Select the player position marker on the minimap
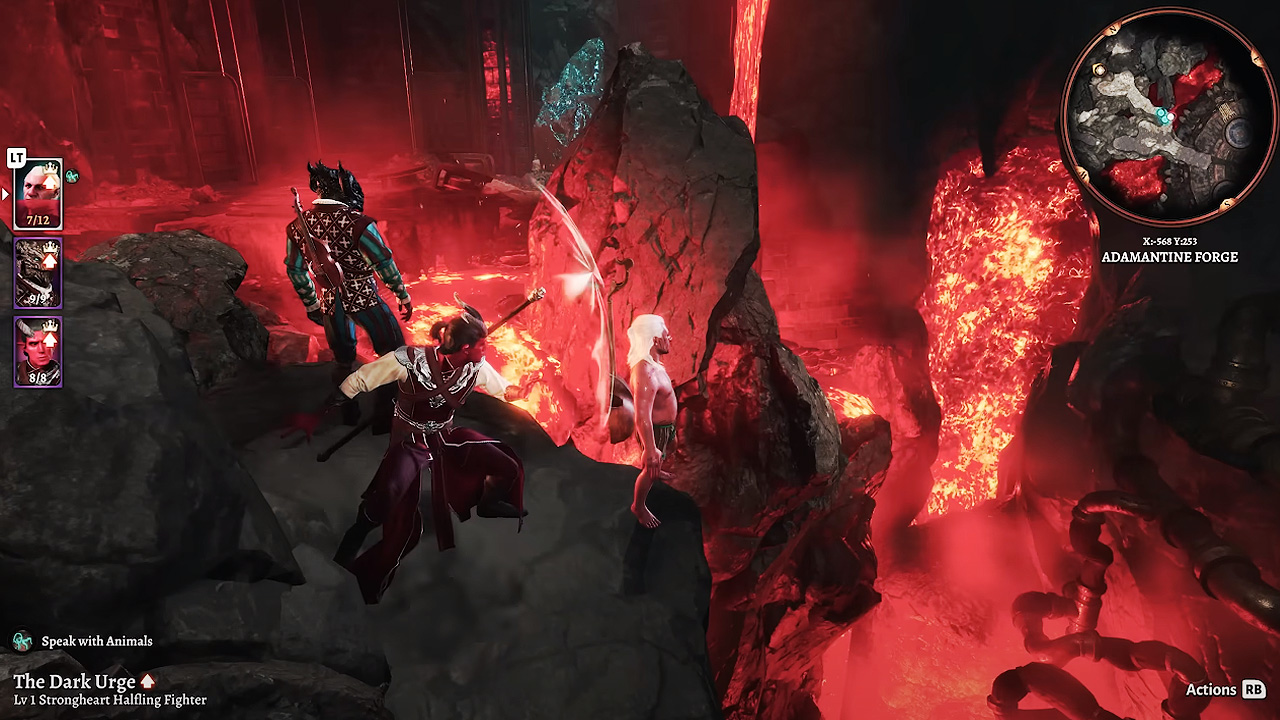The width and height of the screenshot is (1280, 720). [1171, 117]
